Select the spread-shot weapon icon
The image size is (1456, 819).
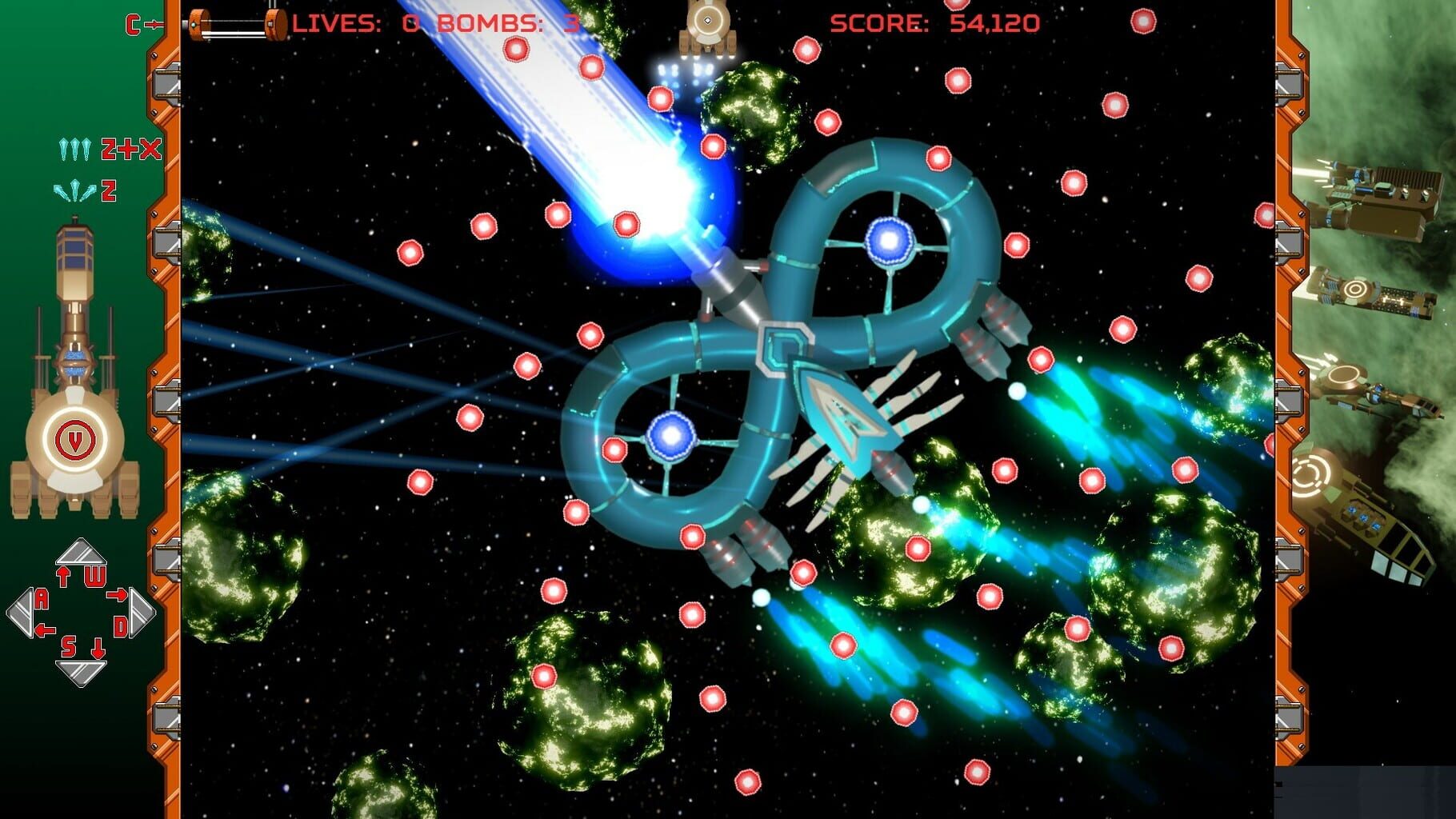click(74, 192)
